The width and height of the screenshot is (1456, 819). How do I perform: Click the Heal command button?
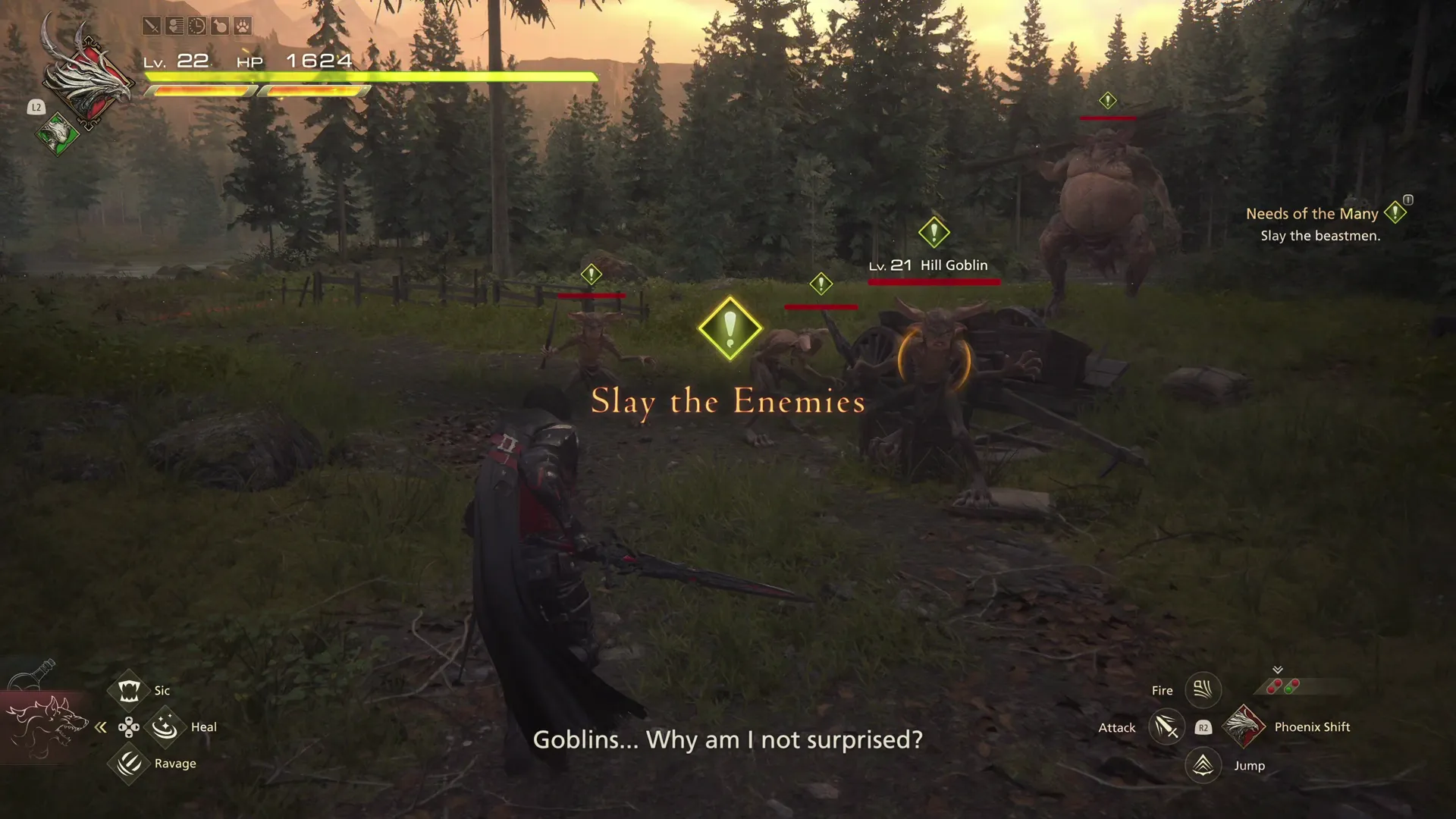click(164, 726)
